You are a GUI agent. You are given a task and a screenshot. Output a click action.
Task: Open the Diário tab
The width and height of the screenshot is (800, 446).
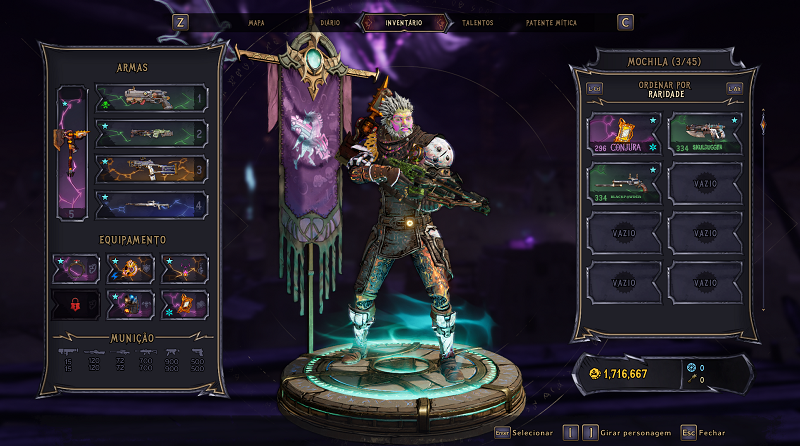(x=330, y=22)
